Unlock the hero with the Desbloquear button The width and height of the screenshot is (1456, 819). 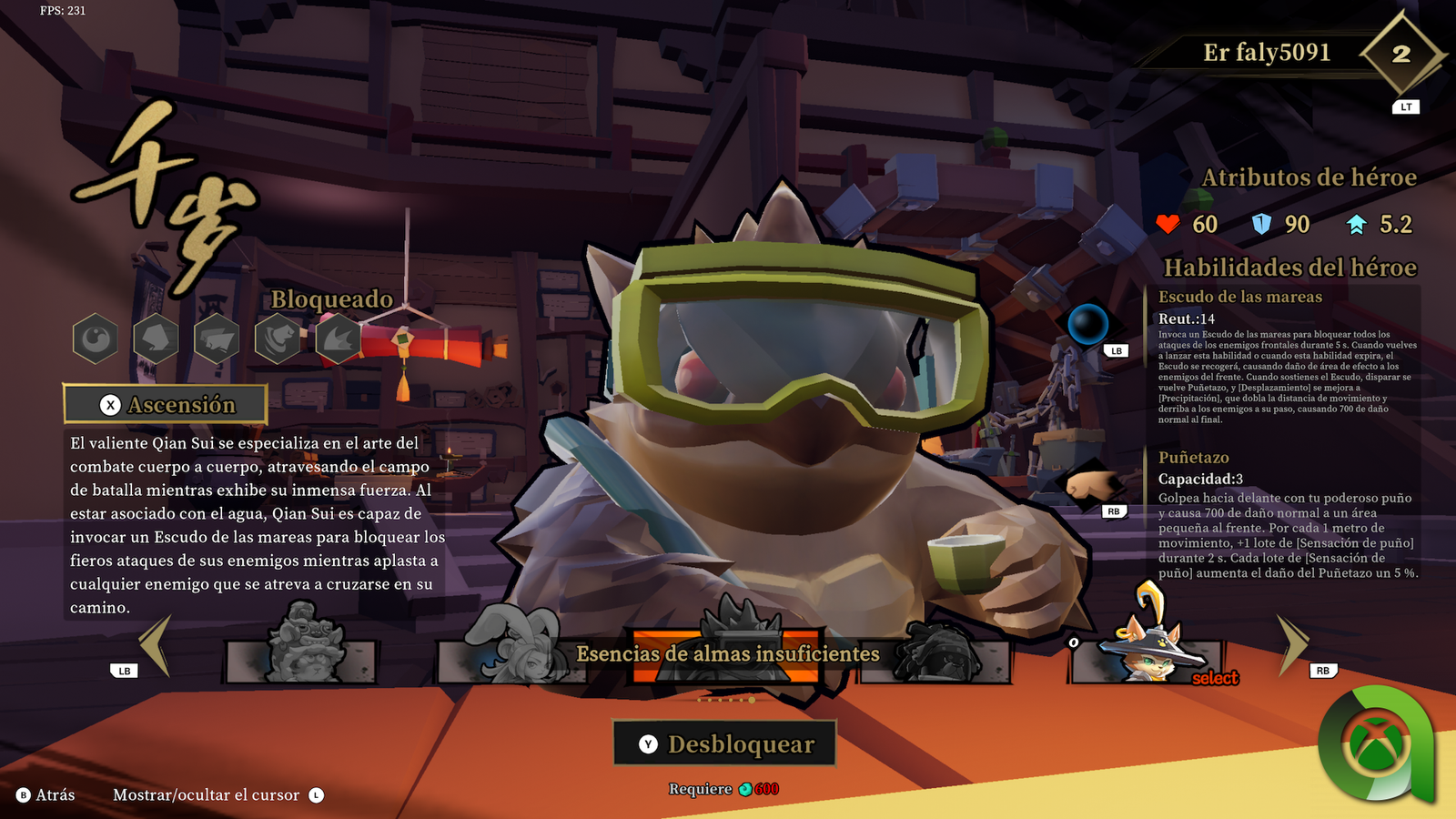[x=724, y=744]
